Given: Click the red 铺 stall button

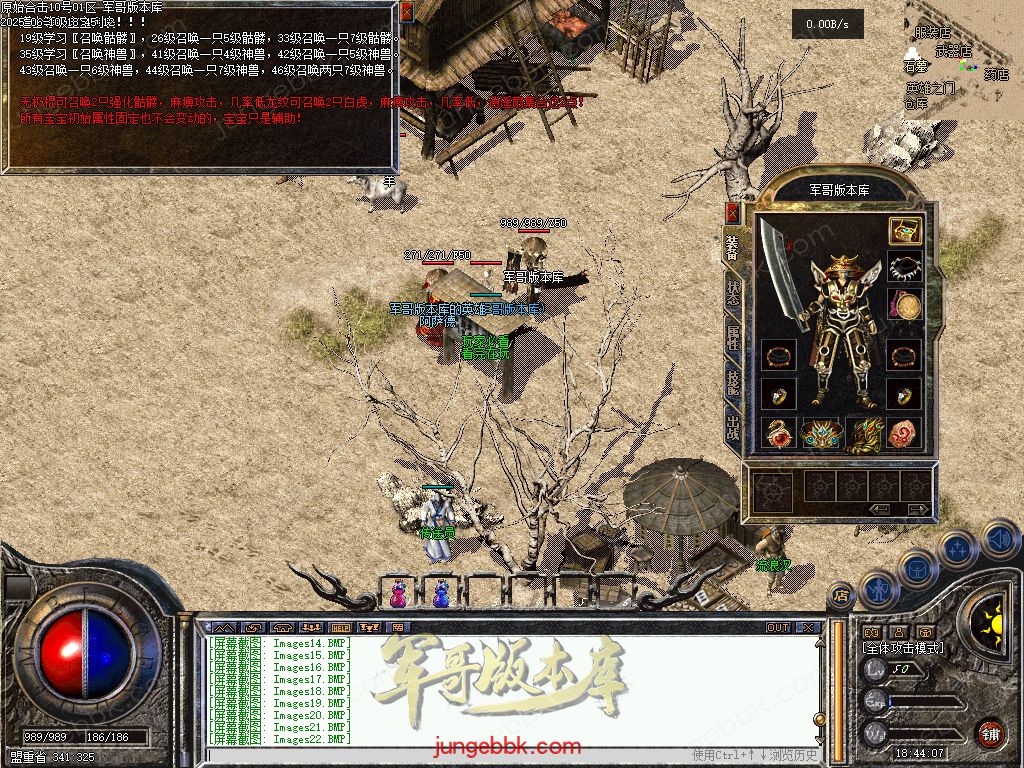Looking at the screenshot, I should pyautogui.click(x=990, y=732).
